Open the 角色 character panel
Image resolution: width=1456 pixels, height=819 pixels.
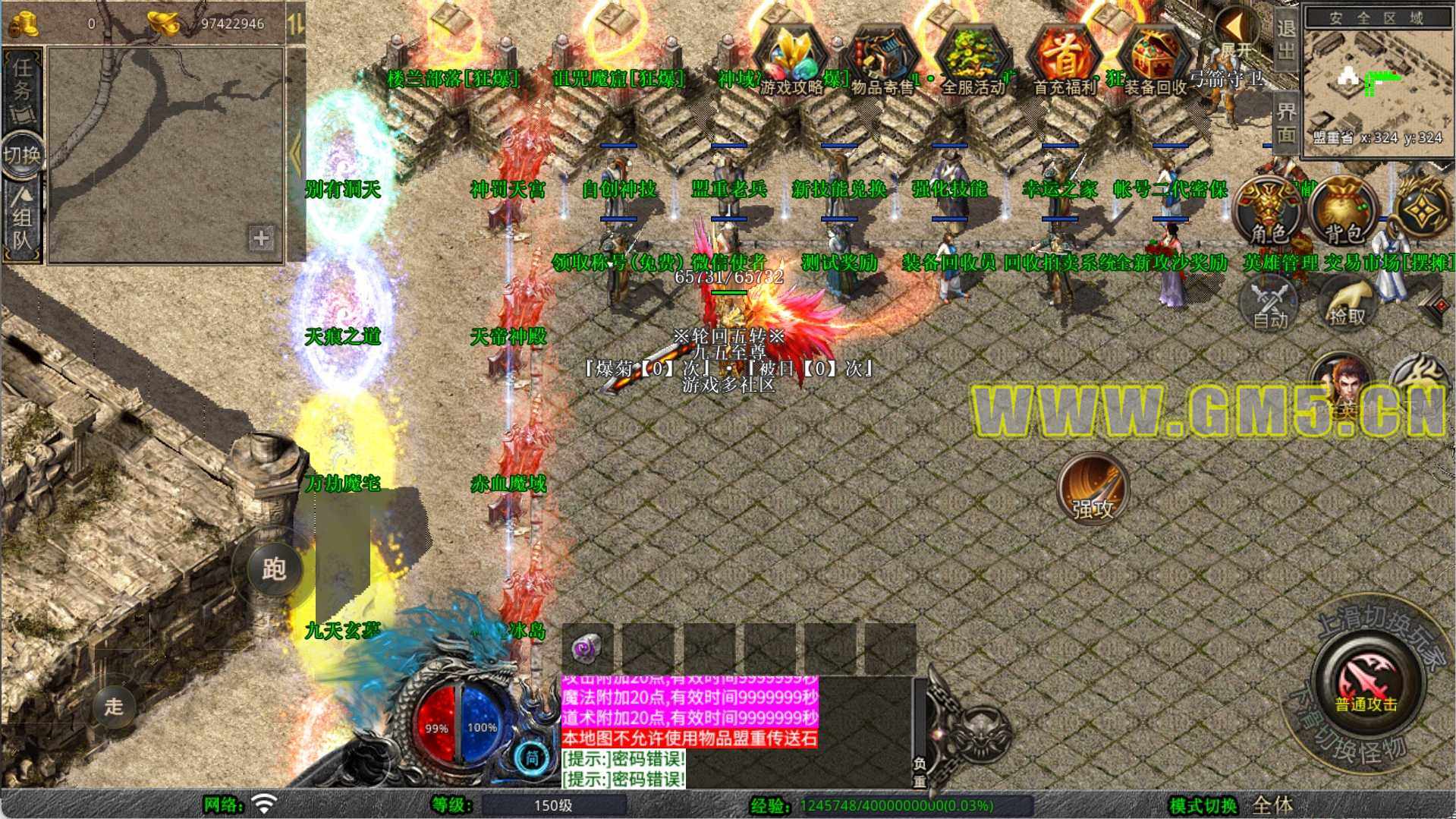tap(1269, 213)
